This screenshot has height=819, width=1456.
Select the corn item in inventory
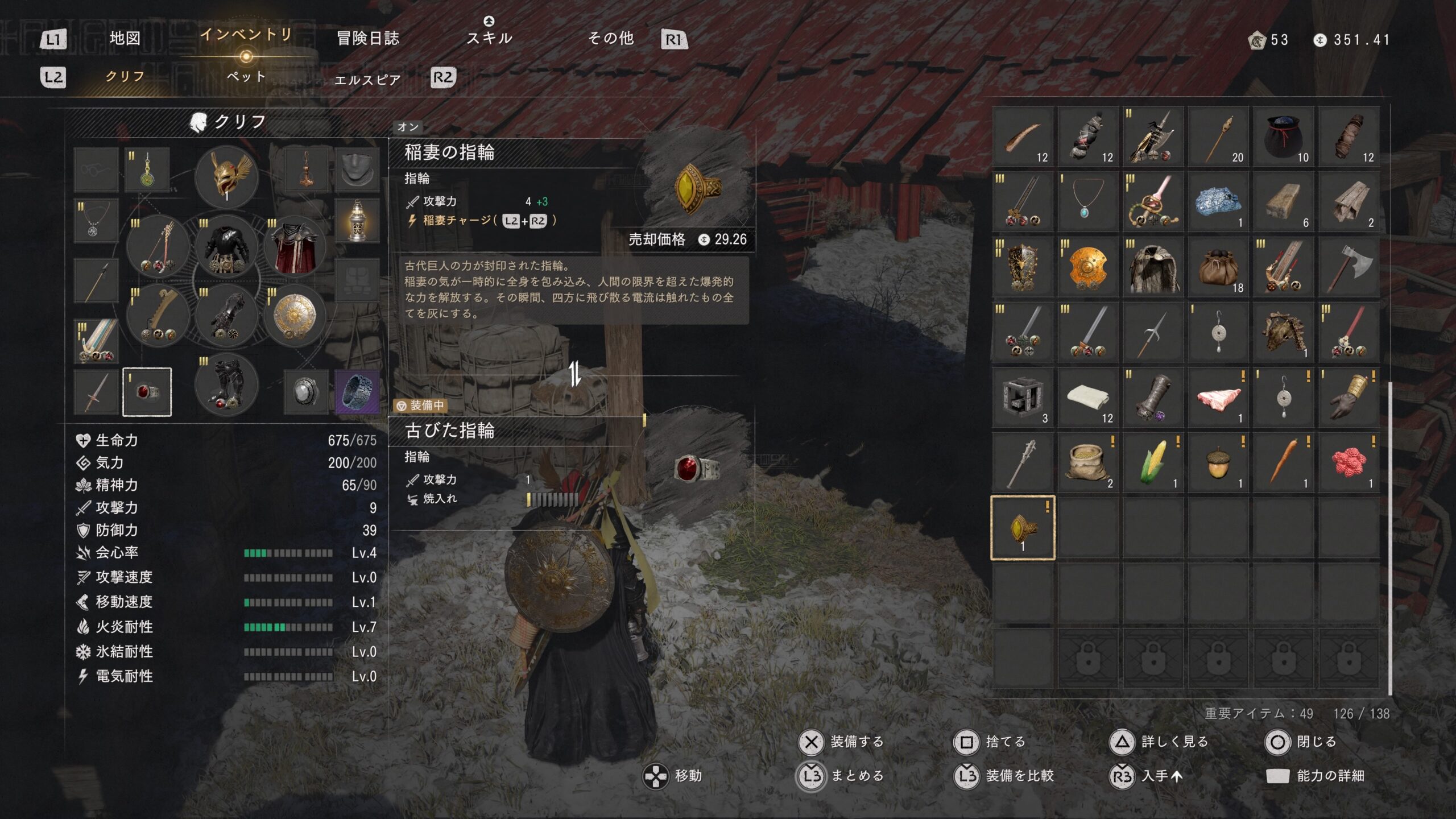click(x=1153, y=463)
